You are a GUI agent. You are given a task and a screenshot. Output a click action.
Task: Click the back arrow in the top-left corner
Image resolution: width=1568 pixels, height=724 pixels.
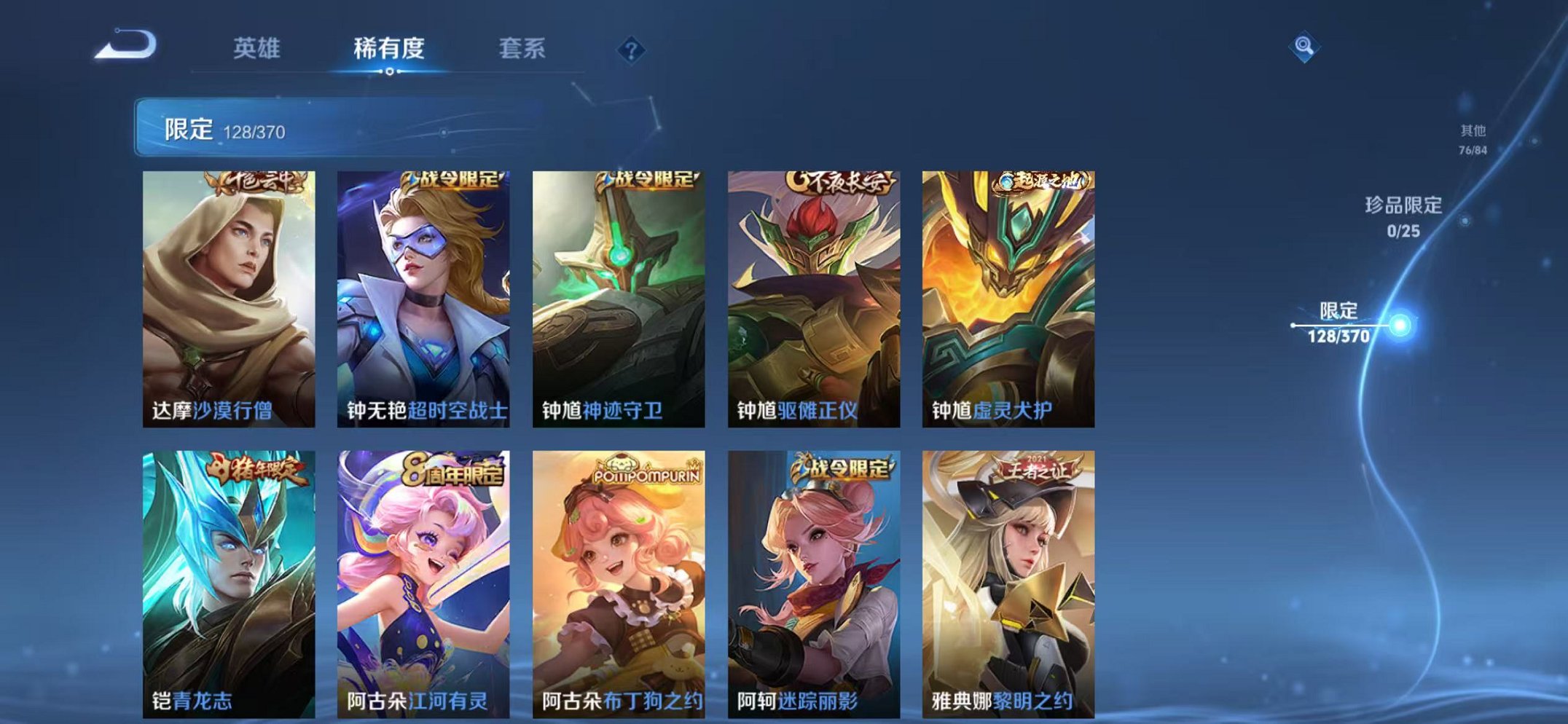coord(124,45)
